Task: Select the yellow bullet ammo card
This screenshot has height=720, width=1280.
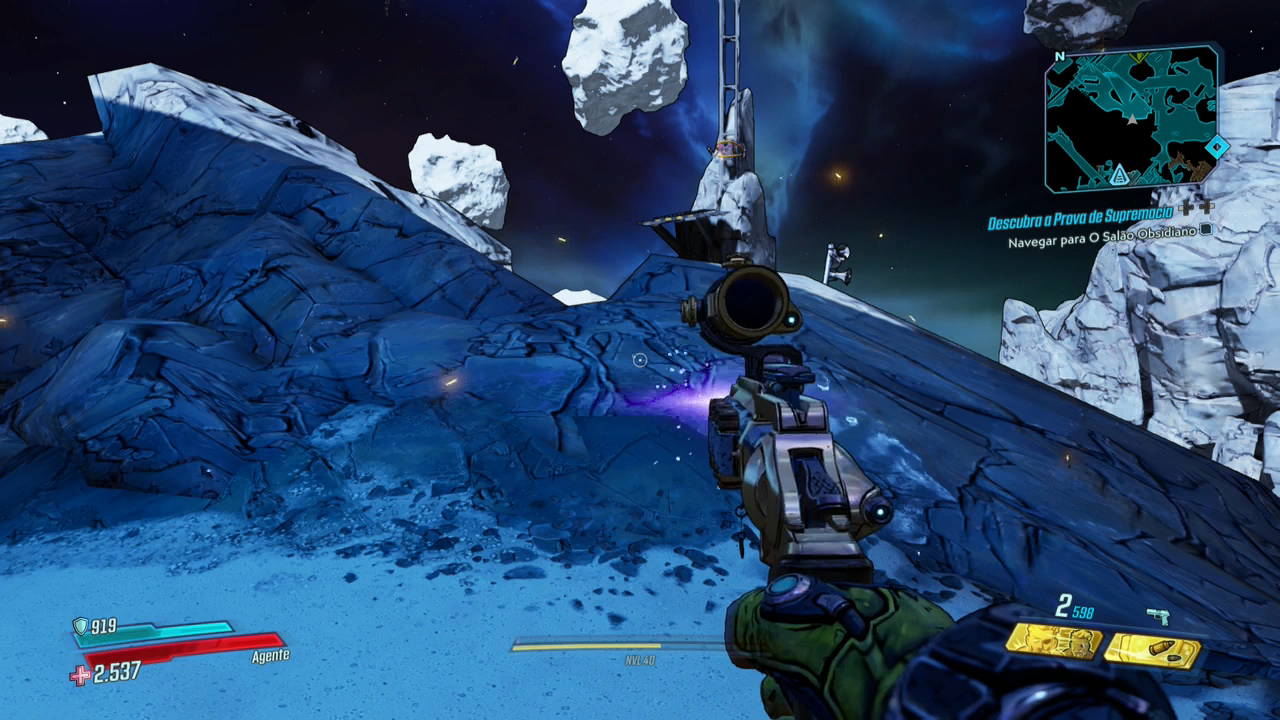Action: [x=1151, y=651]
